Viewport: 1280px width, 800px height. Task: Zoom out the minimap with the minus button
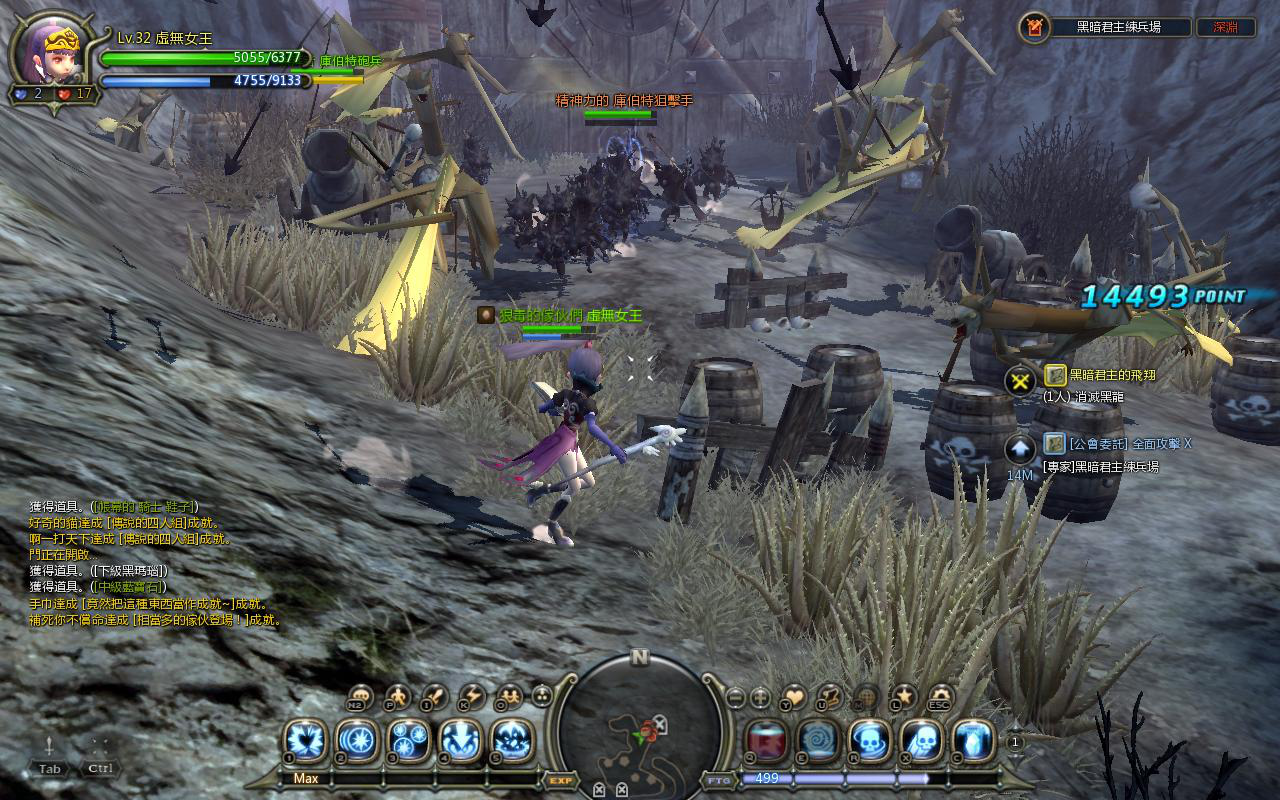pyautogui.click(x=736, y=696)
